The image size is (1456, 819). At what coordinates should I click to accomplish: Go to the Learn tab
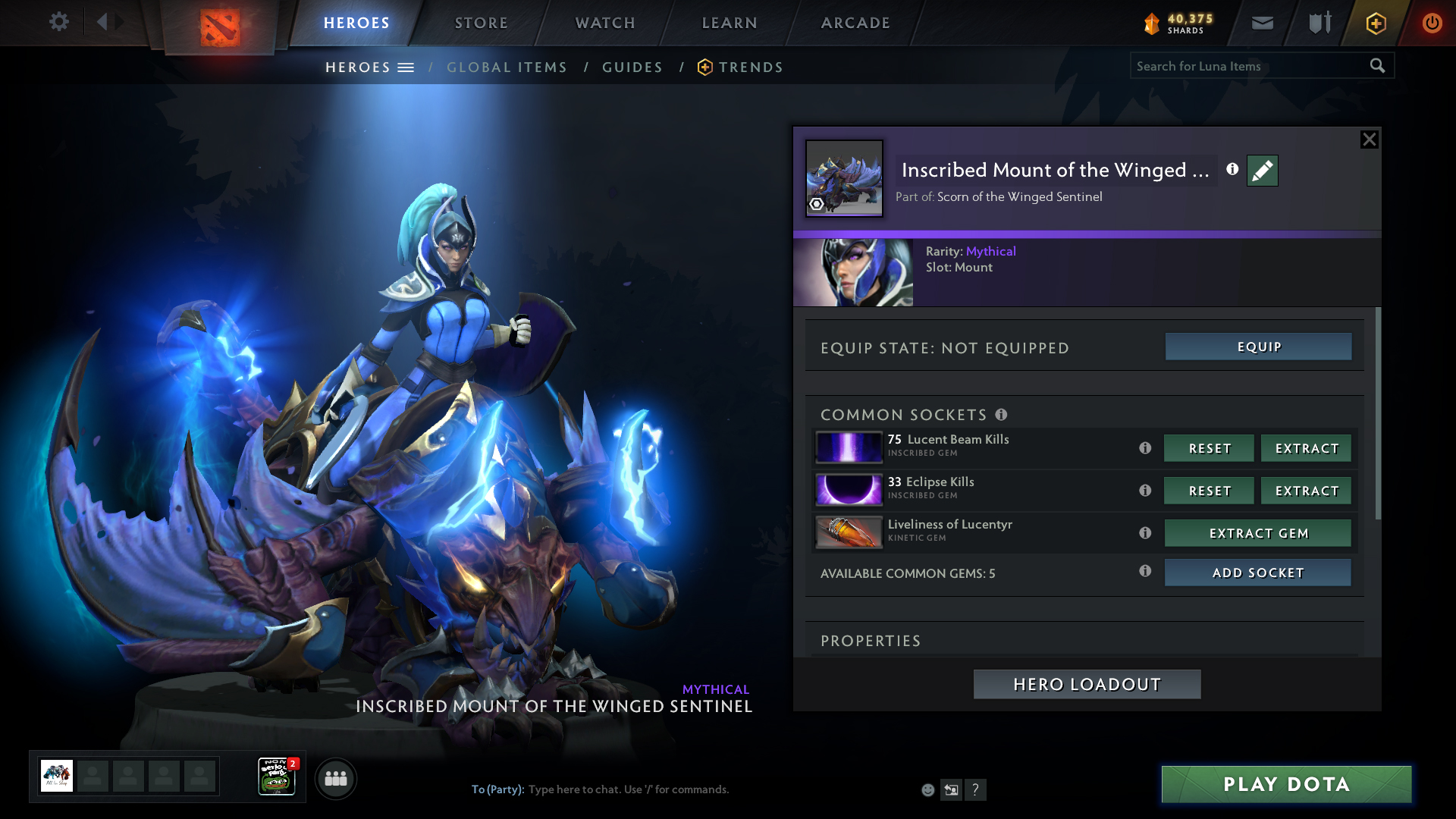(x=730, y=23)
